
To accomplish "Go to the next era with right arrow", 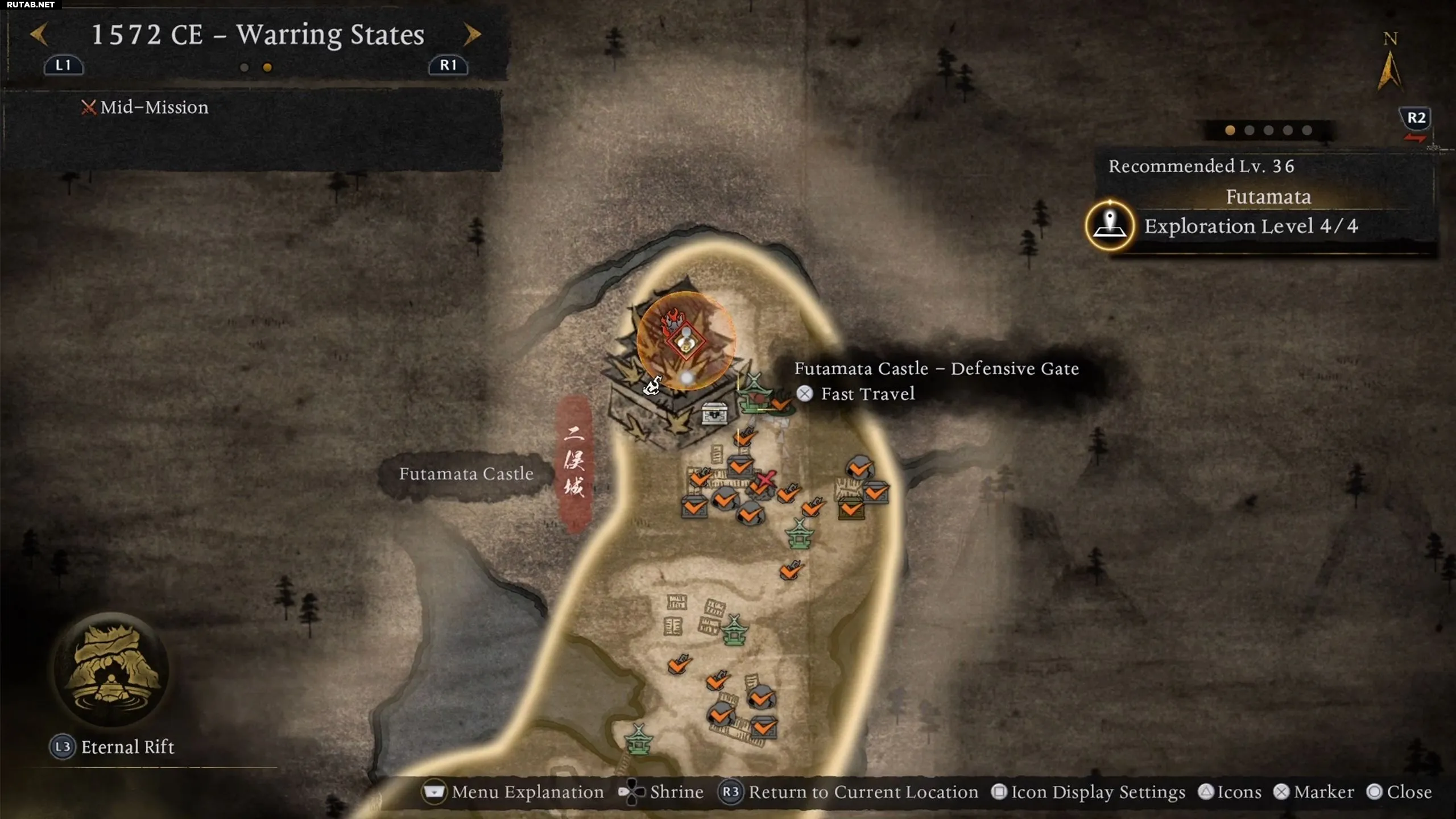I will click(471, 34).
